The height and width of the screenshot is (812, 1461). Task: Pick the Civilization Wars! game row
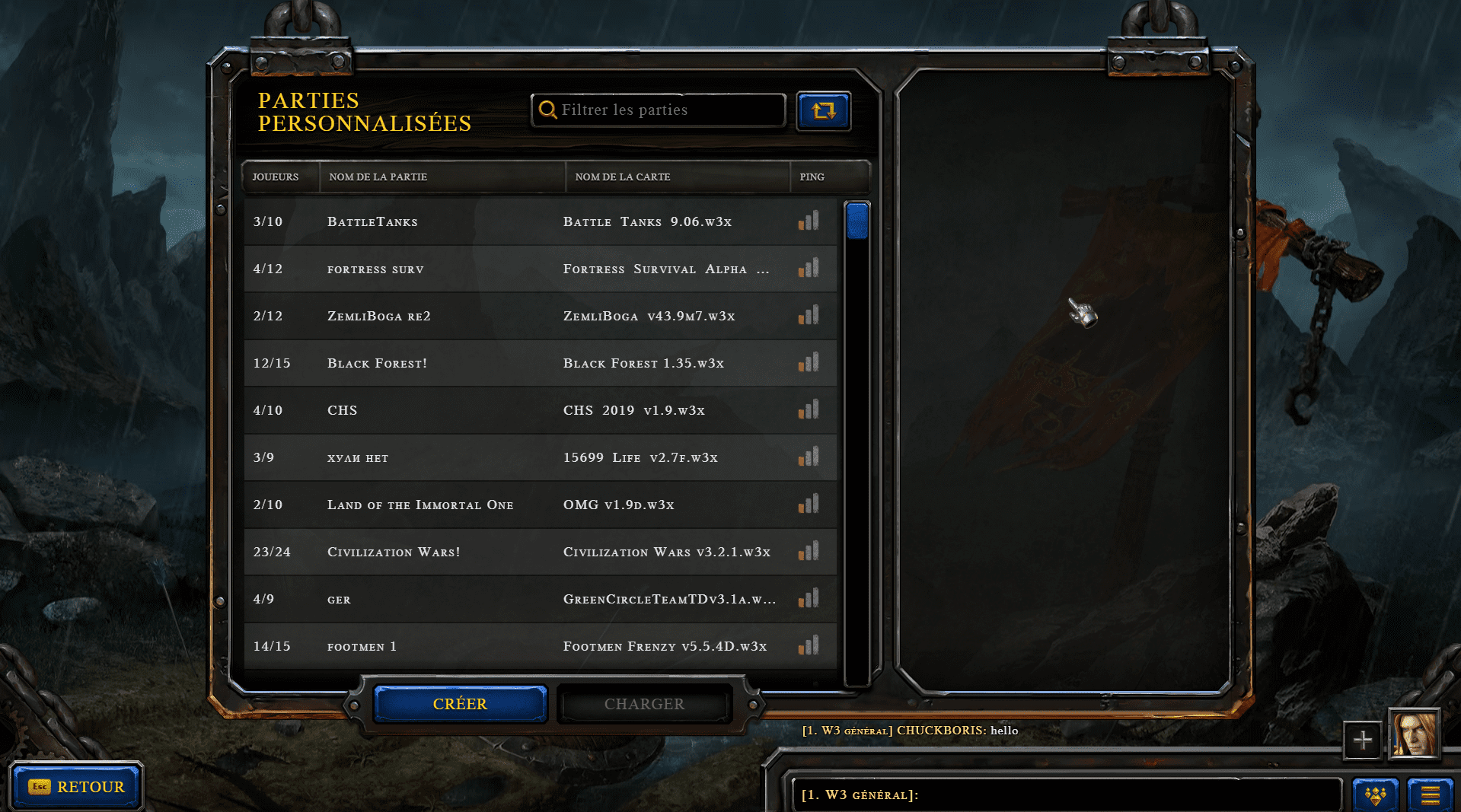pyautogui.click(x=541, y=552)
